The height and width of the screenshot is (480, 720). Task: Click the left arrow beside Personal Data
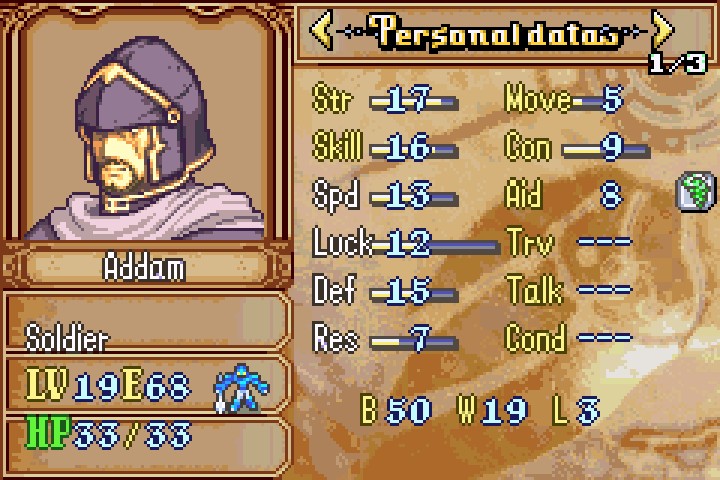tap(322, 32)
